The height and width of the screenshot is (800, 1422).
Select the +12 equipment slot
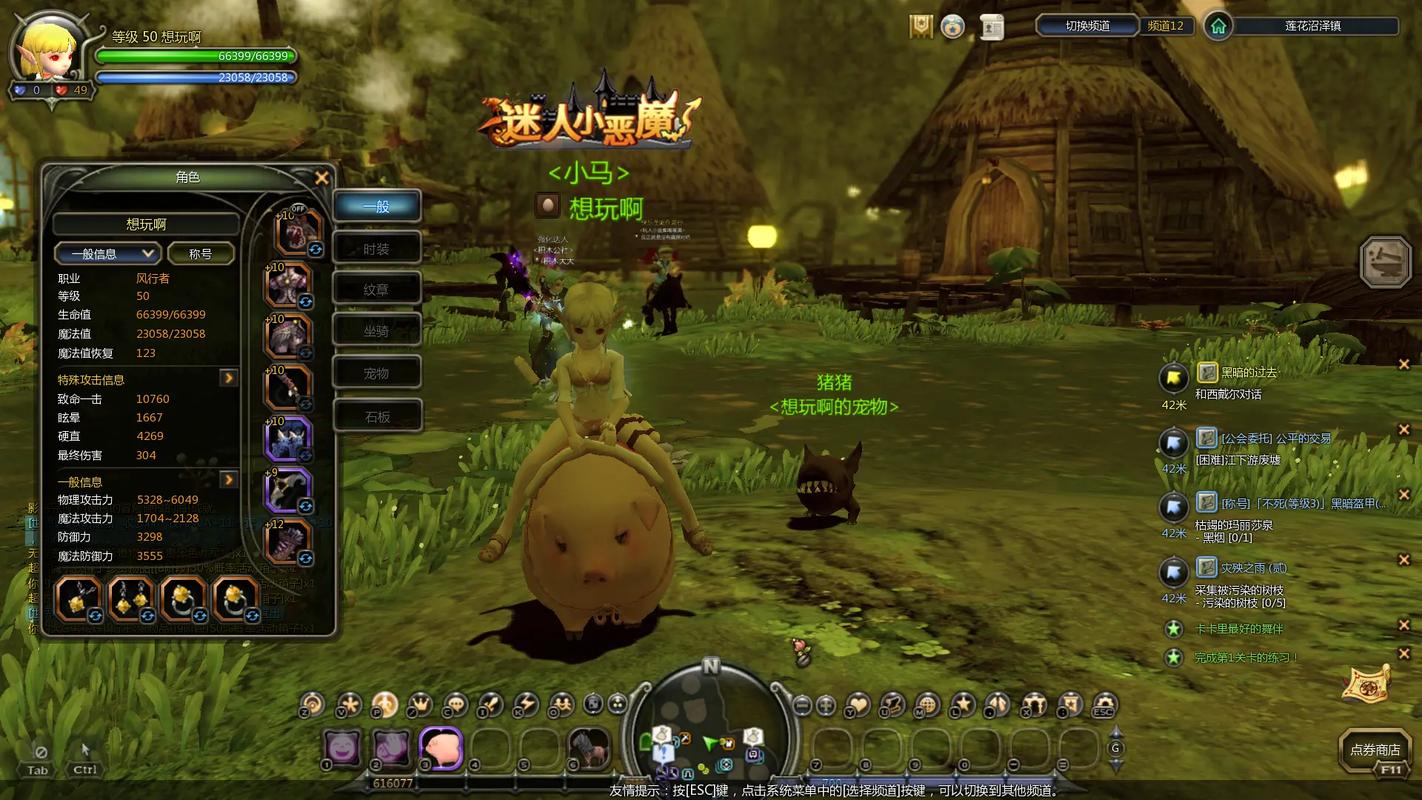[289, 542]
